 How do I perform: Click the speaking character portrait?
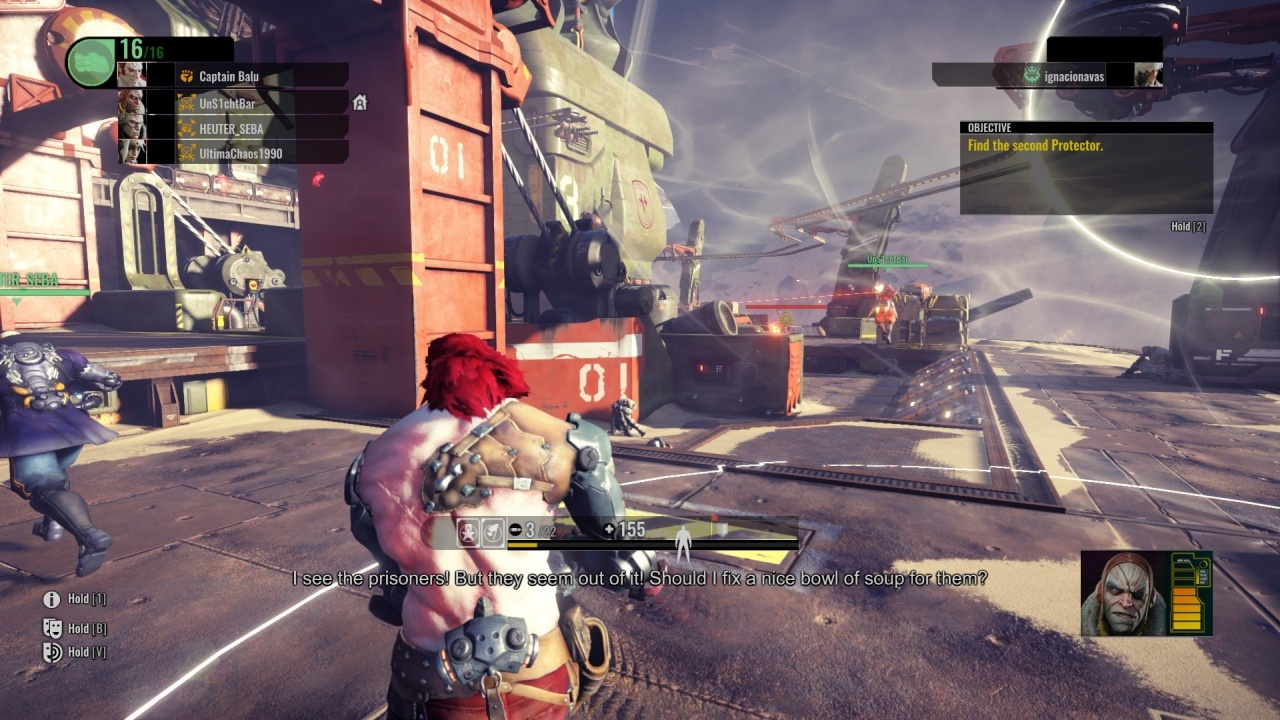(x=1125, y=593)
